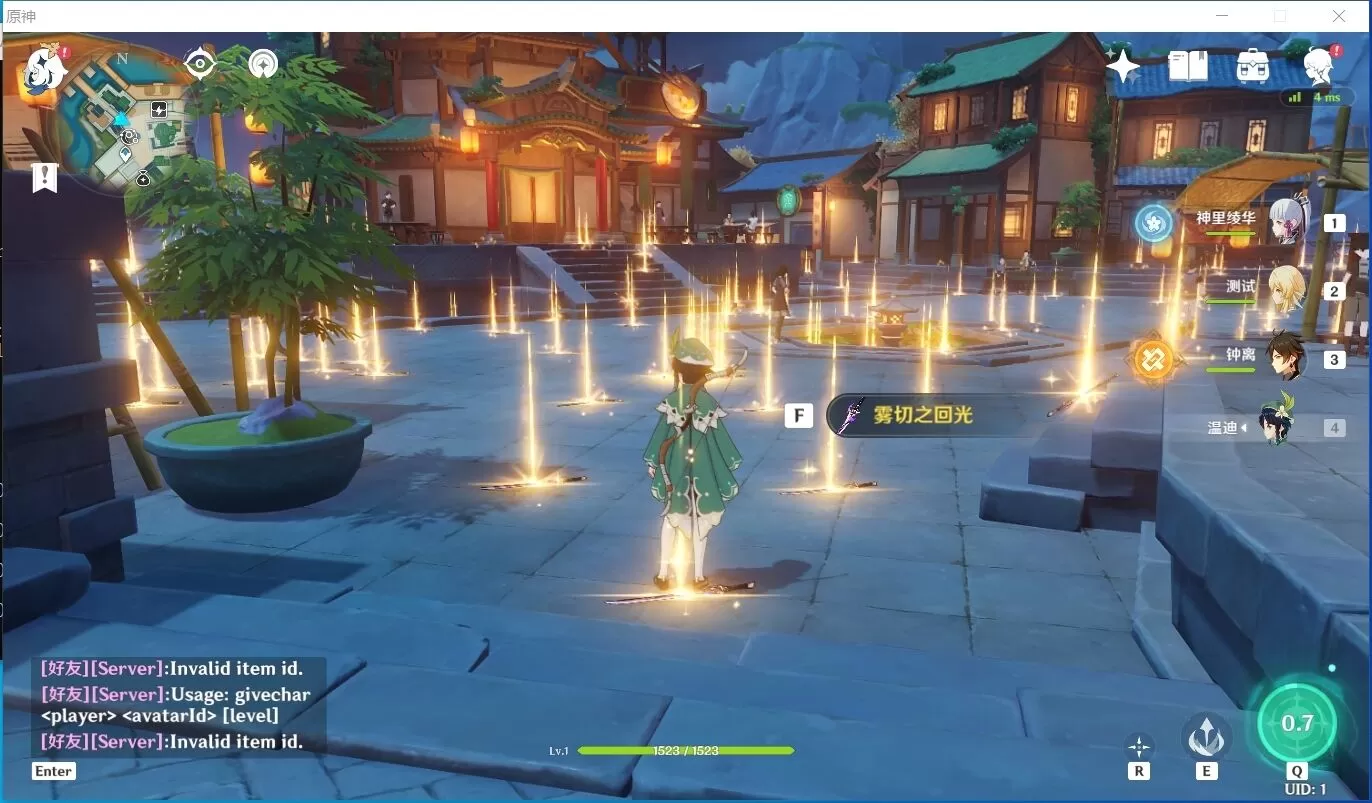Switch to party member 钟离

(1285, 357)
